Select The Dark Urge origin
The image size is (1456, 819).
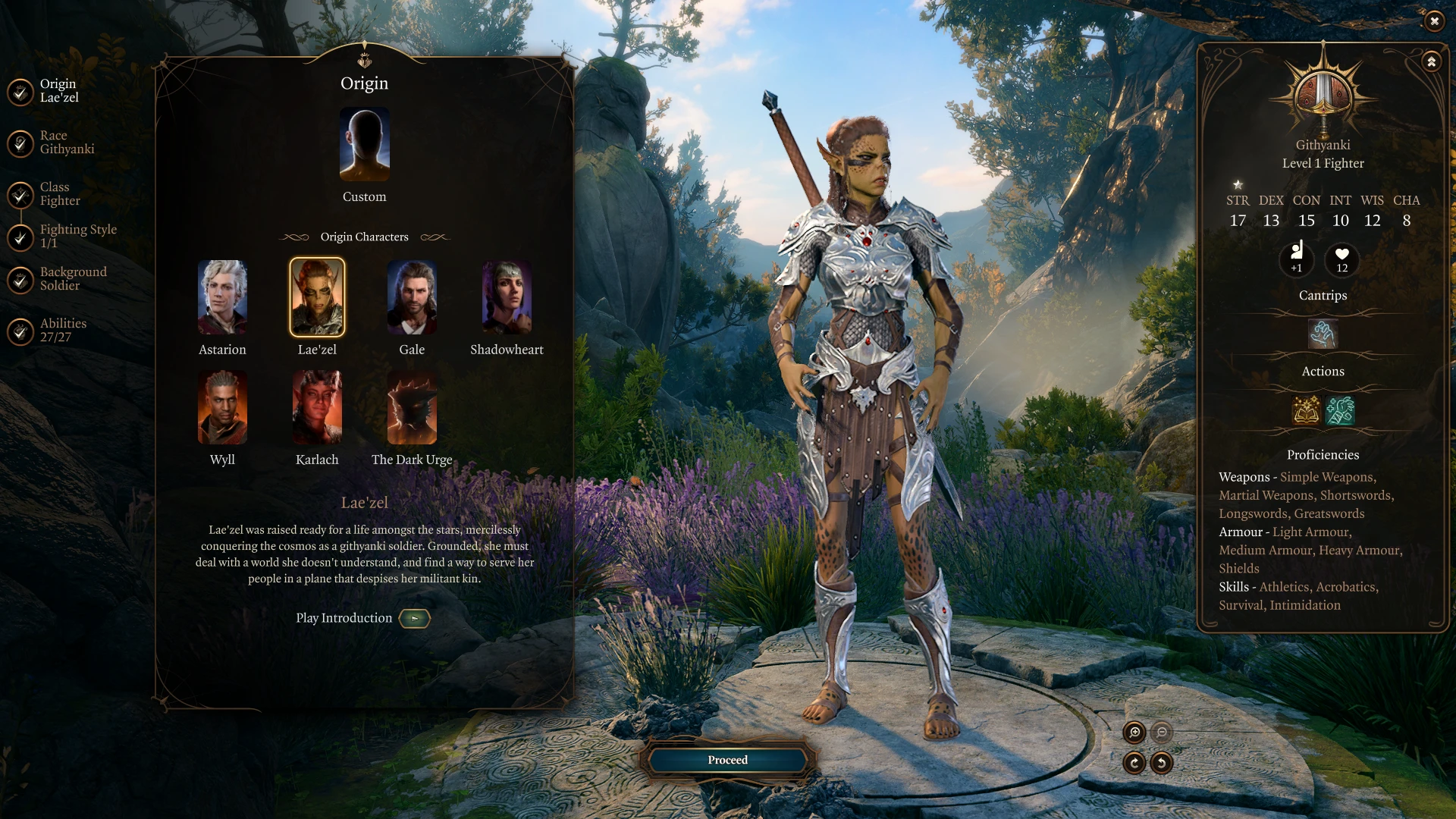(412, 407)
